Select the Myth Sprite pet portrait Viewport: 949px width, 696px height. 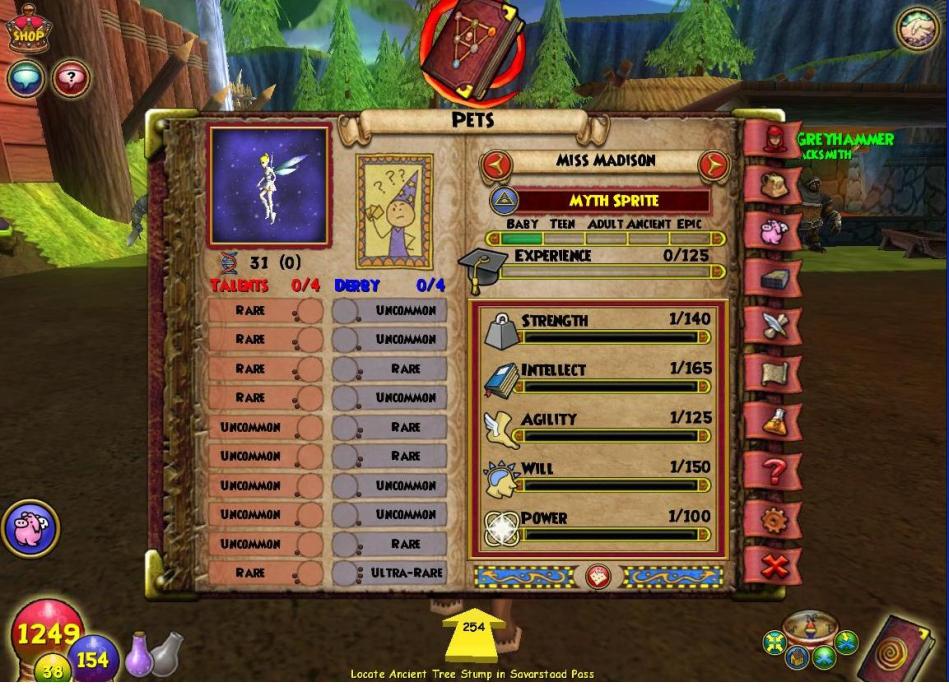coord(269,186)
